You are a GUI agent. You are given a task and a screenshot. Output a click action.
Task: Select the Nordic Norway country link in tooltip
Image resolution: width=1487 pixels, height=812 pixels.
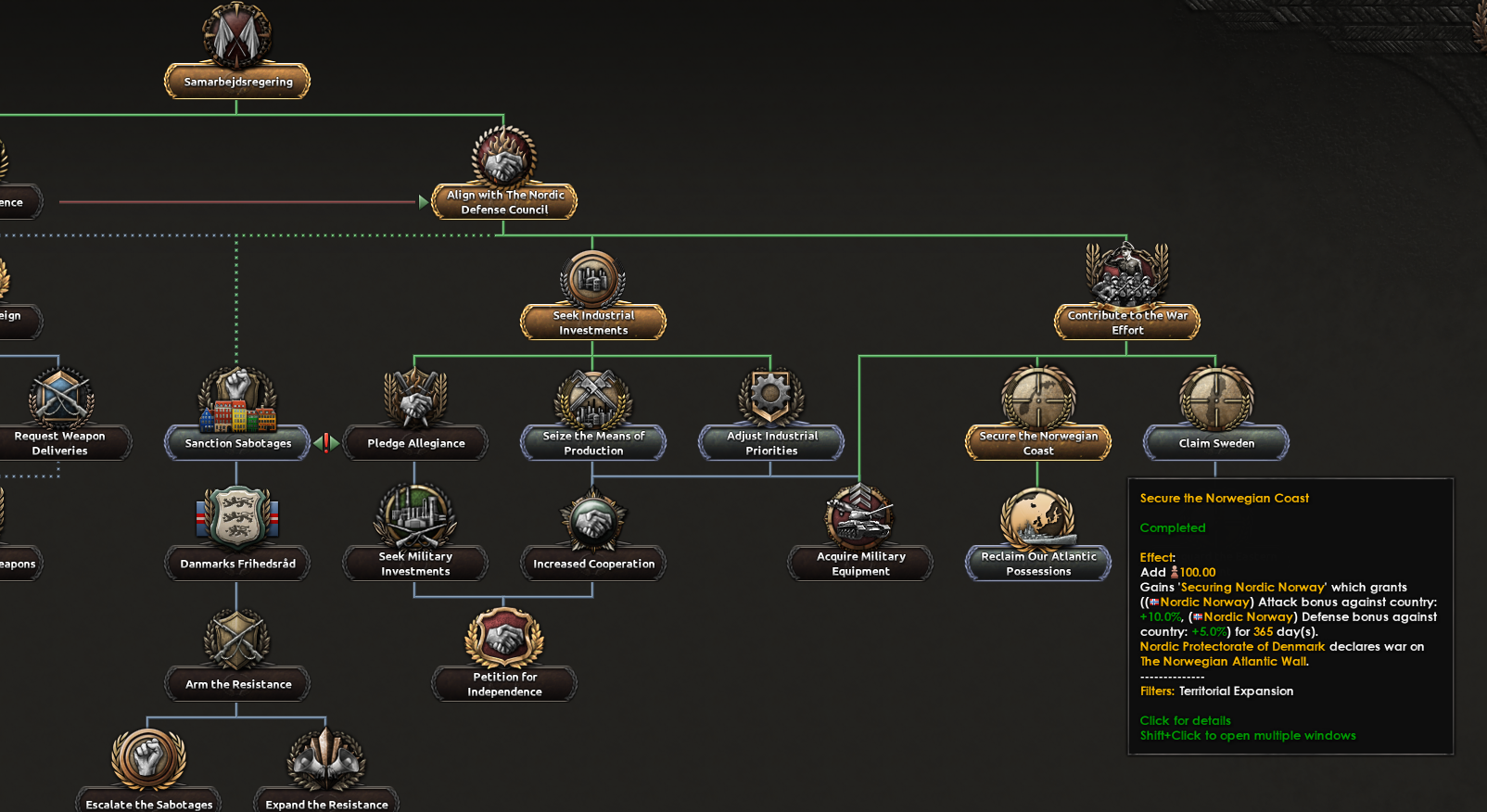[1203, 602]
